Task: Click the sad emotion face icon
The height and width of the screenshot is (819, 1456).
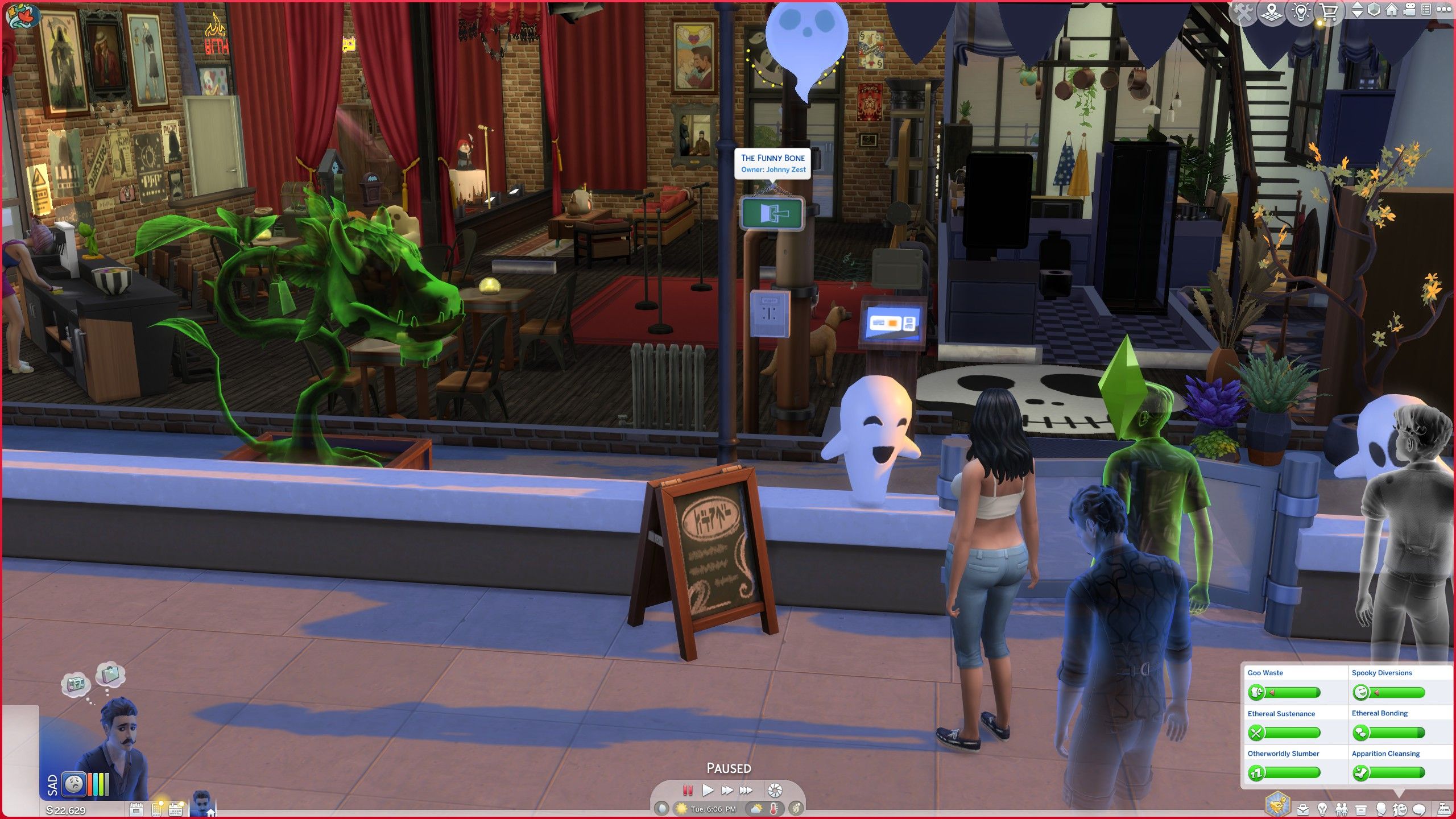Action: [x=74, y=784]
